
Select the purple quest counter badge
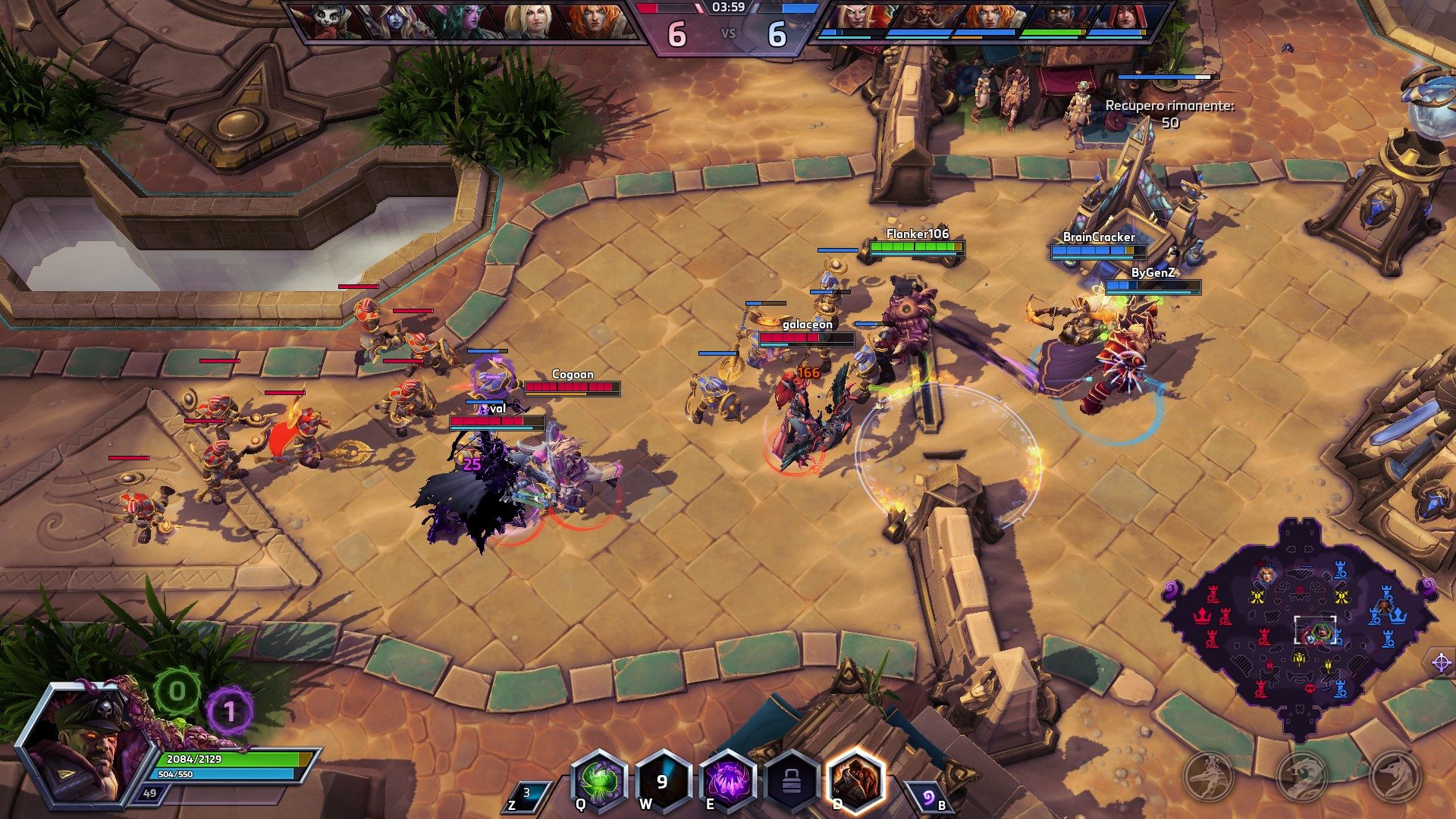coord(229,711)
